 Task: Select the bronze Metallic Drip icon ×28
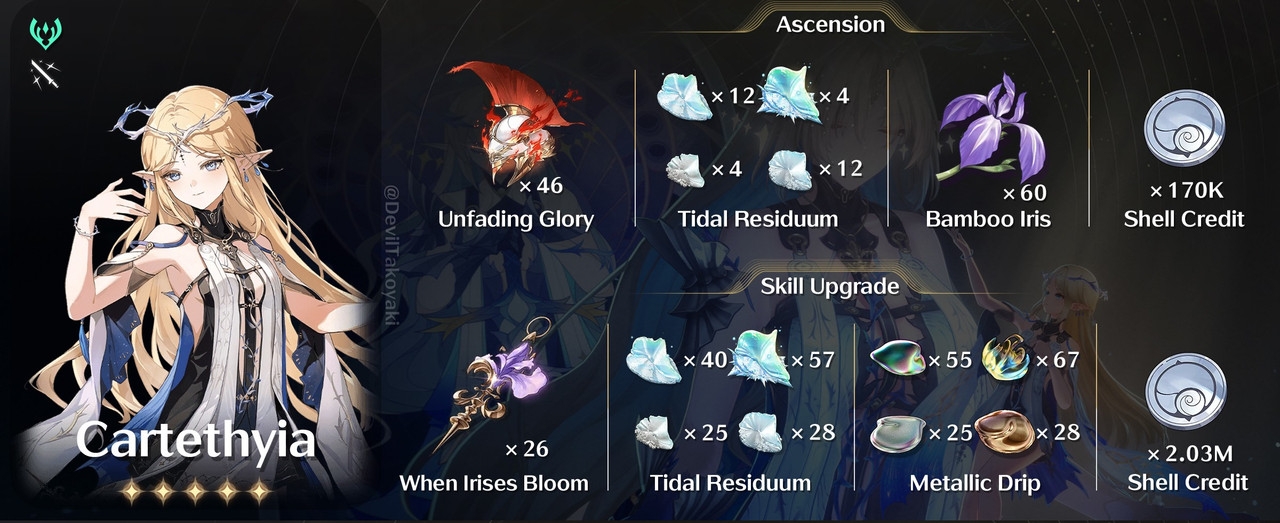[1003, 432]
